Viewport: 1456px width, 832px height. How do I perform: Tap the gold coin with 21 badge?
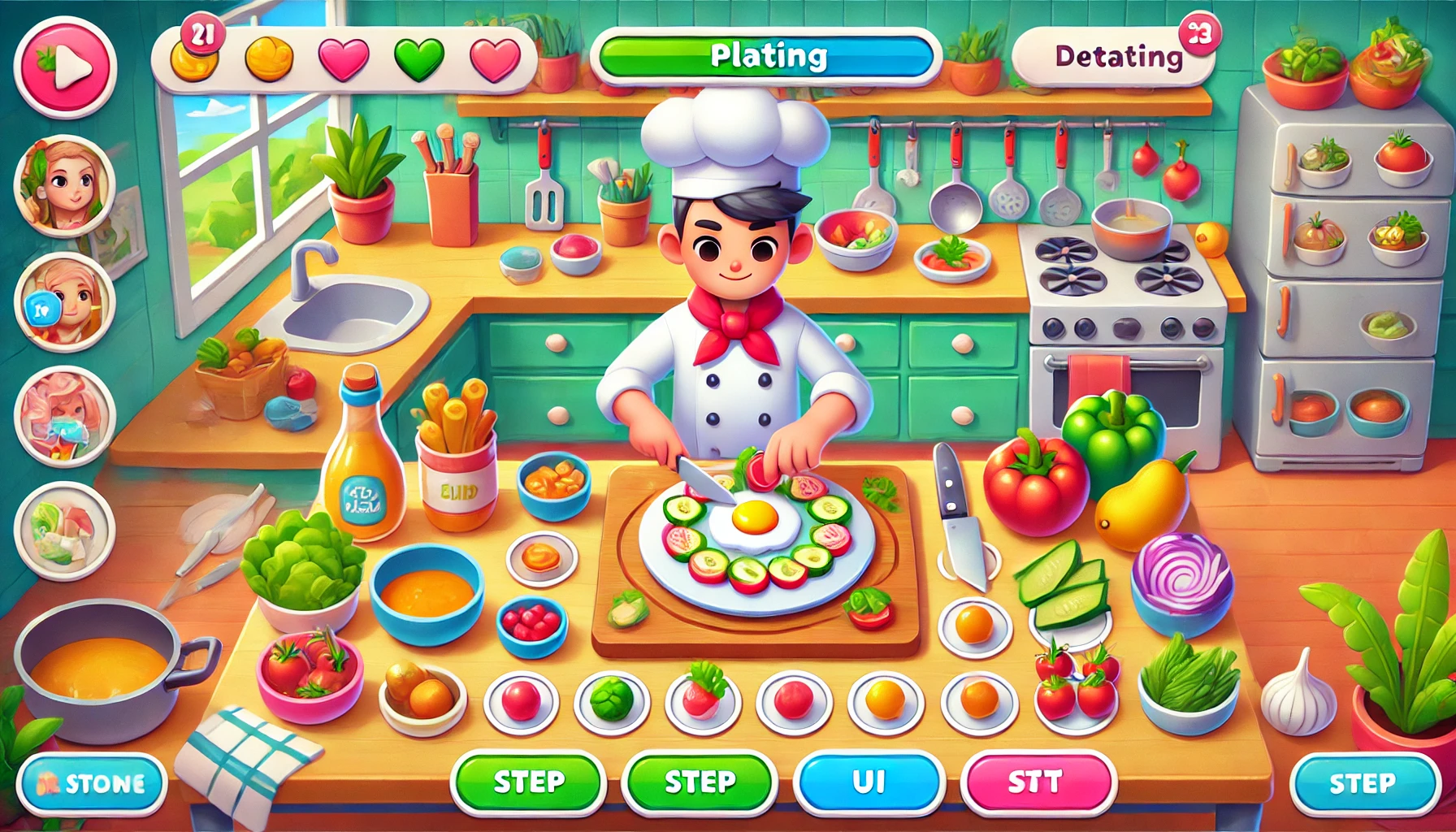(193, 57)
